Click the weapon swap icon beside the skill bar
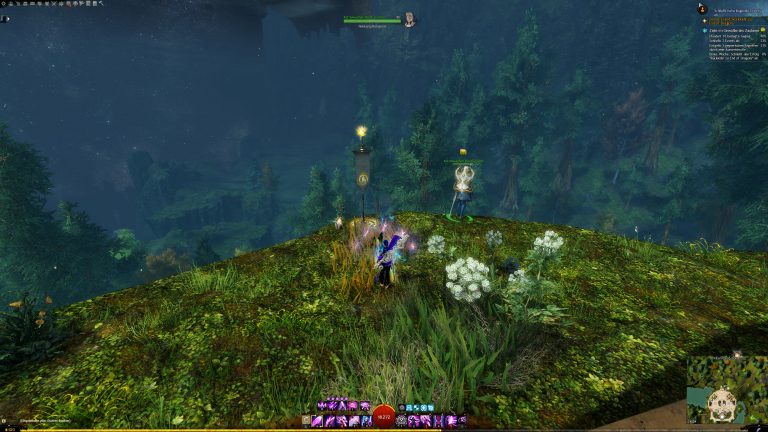 pos(306,421)
